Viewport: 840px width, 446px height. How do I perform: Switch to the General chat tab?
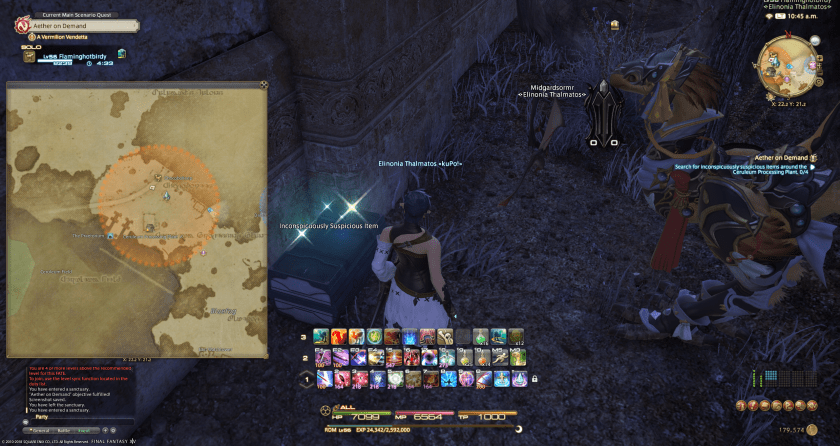tap(42, 430)
